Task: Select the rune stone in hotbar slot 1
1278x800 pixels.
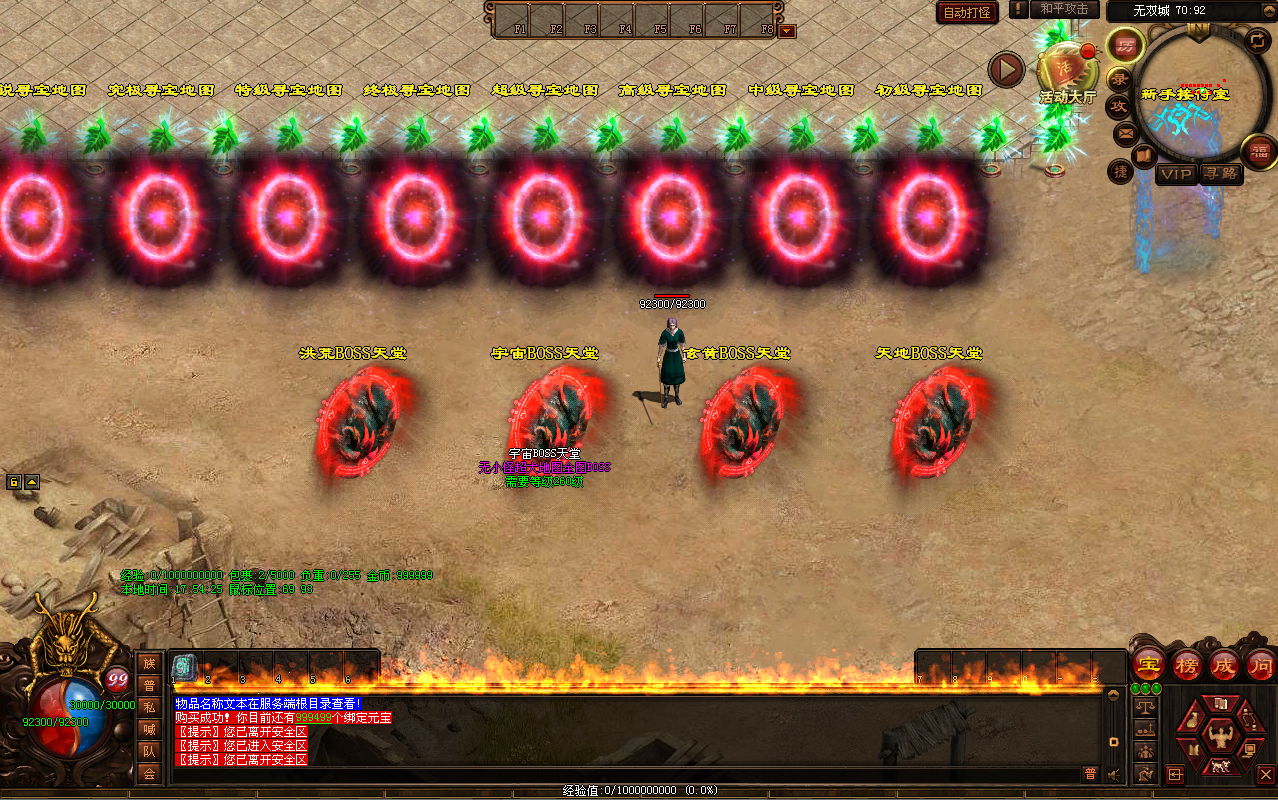Action: click(183, 667)
